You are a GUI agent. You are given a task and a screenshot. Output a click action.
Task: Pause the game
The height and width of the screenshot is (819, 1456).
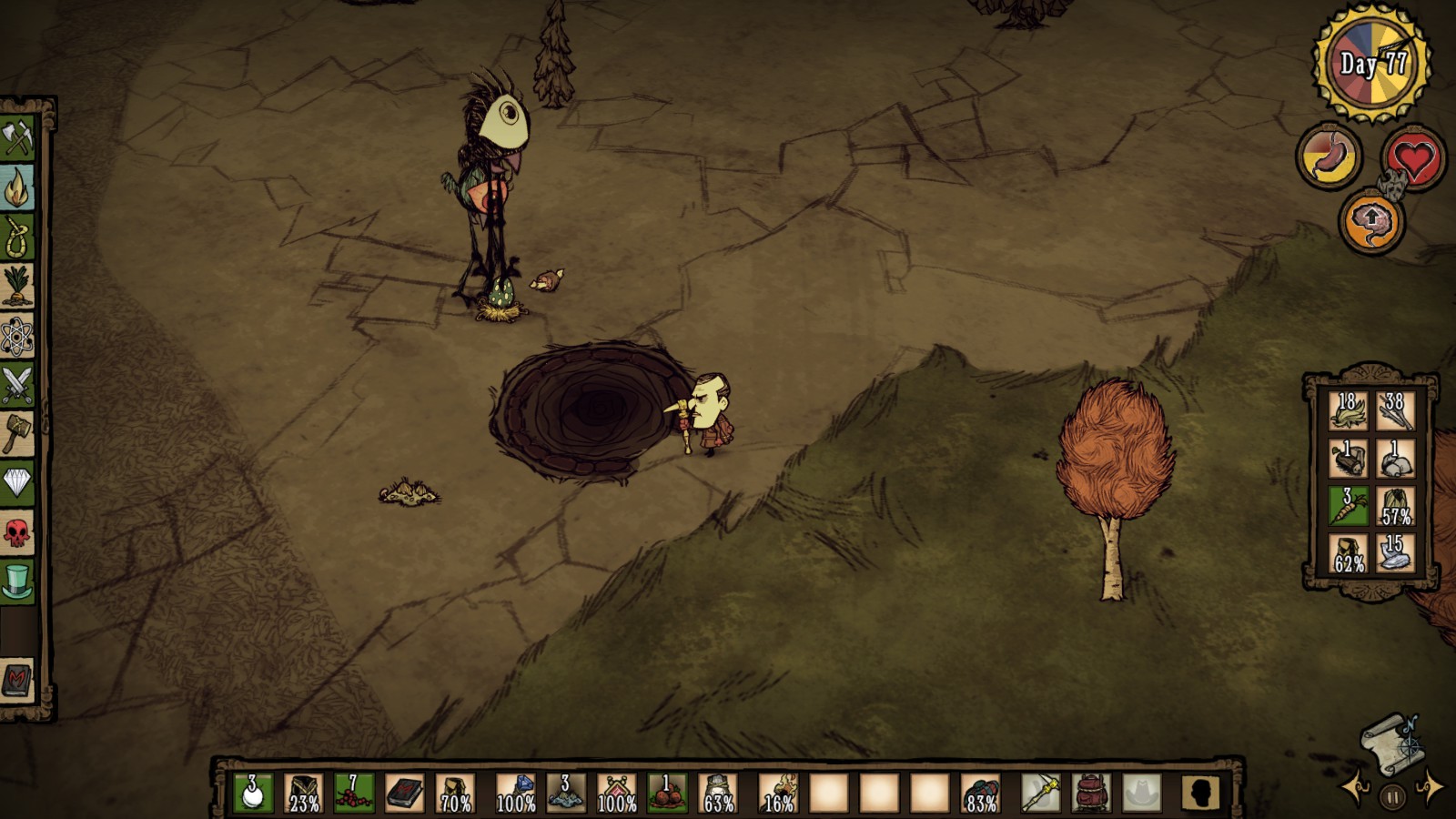(x=1392, y=798)
